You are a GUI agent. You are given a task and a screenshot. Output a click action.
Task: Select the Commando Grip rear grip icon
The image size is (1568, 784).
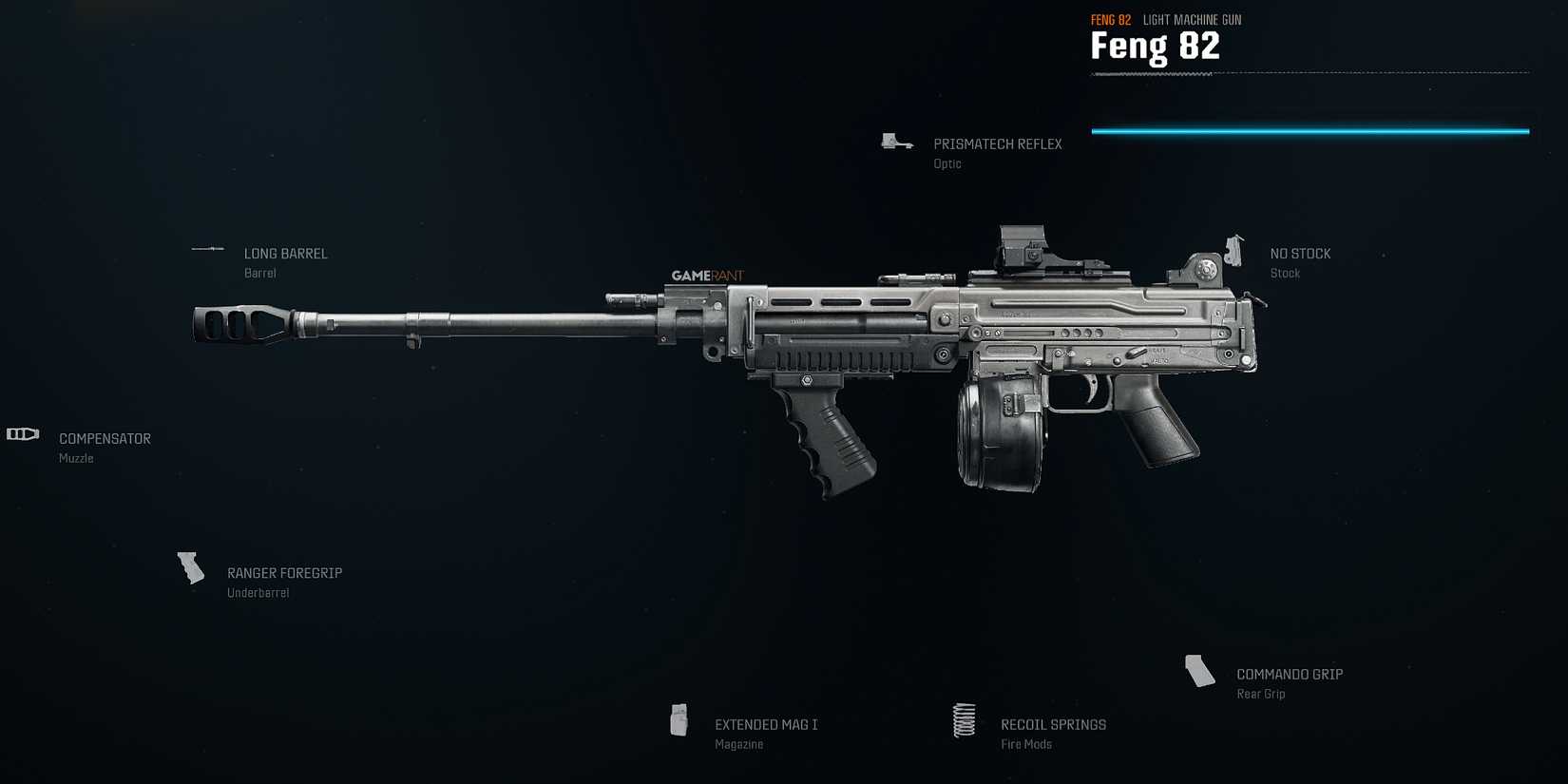[x=1199, y=670]
